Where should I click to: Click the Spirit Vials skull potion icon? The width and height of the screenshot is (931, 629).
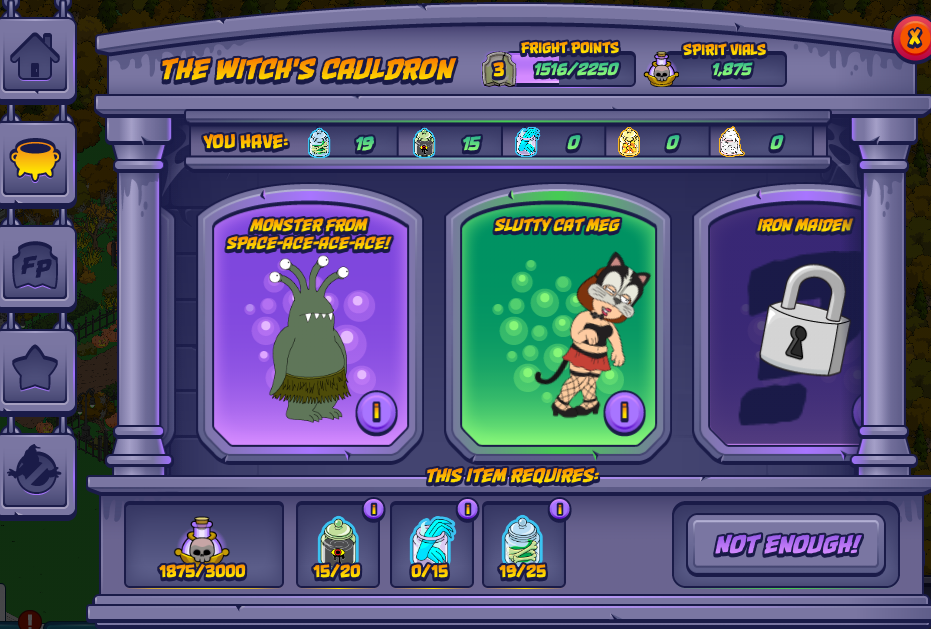(661, 69)
